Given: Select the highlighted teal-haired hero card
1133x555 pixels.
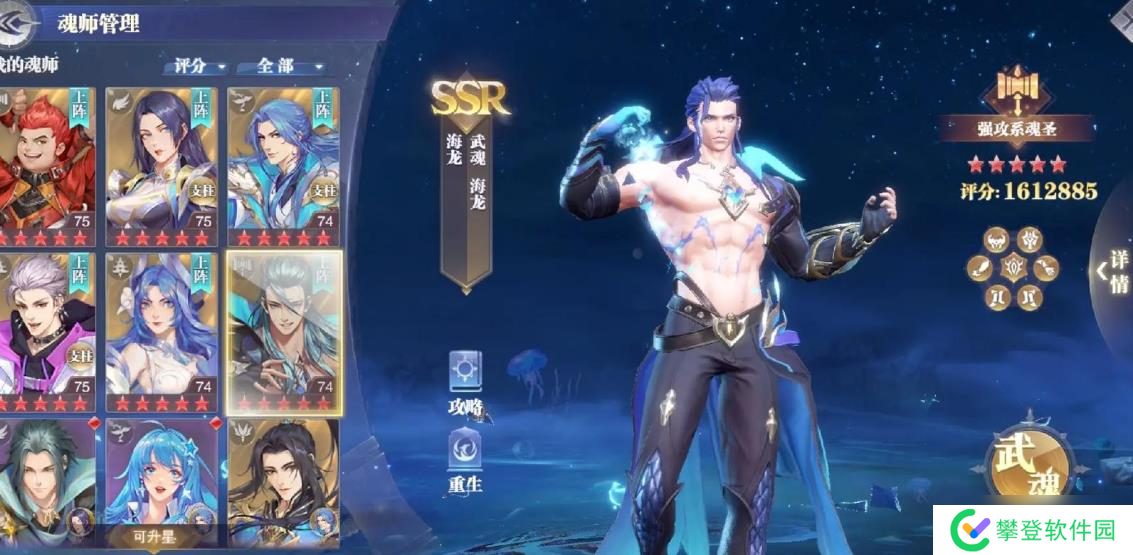Looking at the screenshot, I should (x=284, y=330).
